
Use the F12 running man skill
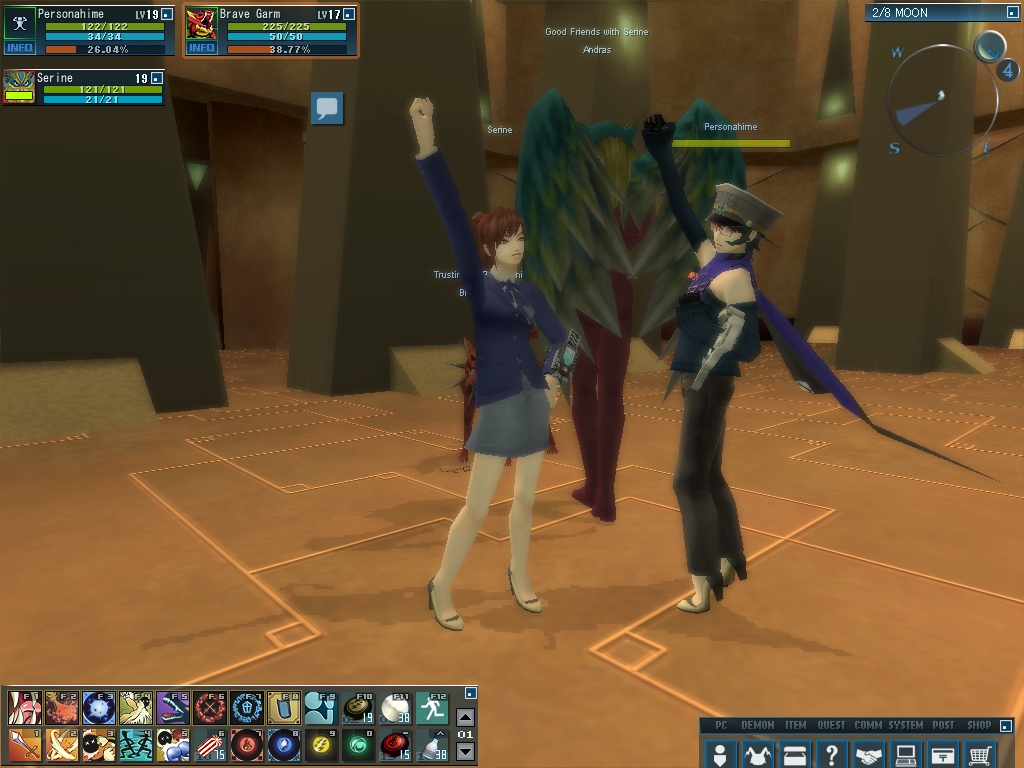432,708
